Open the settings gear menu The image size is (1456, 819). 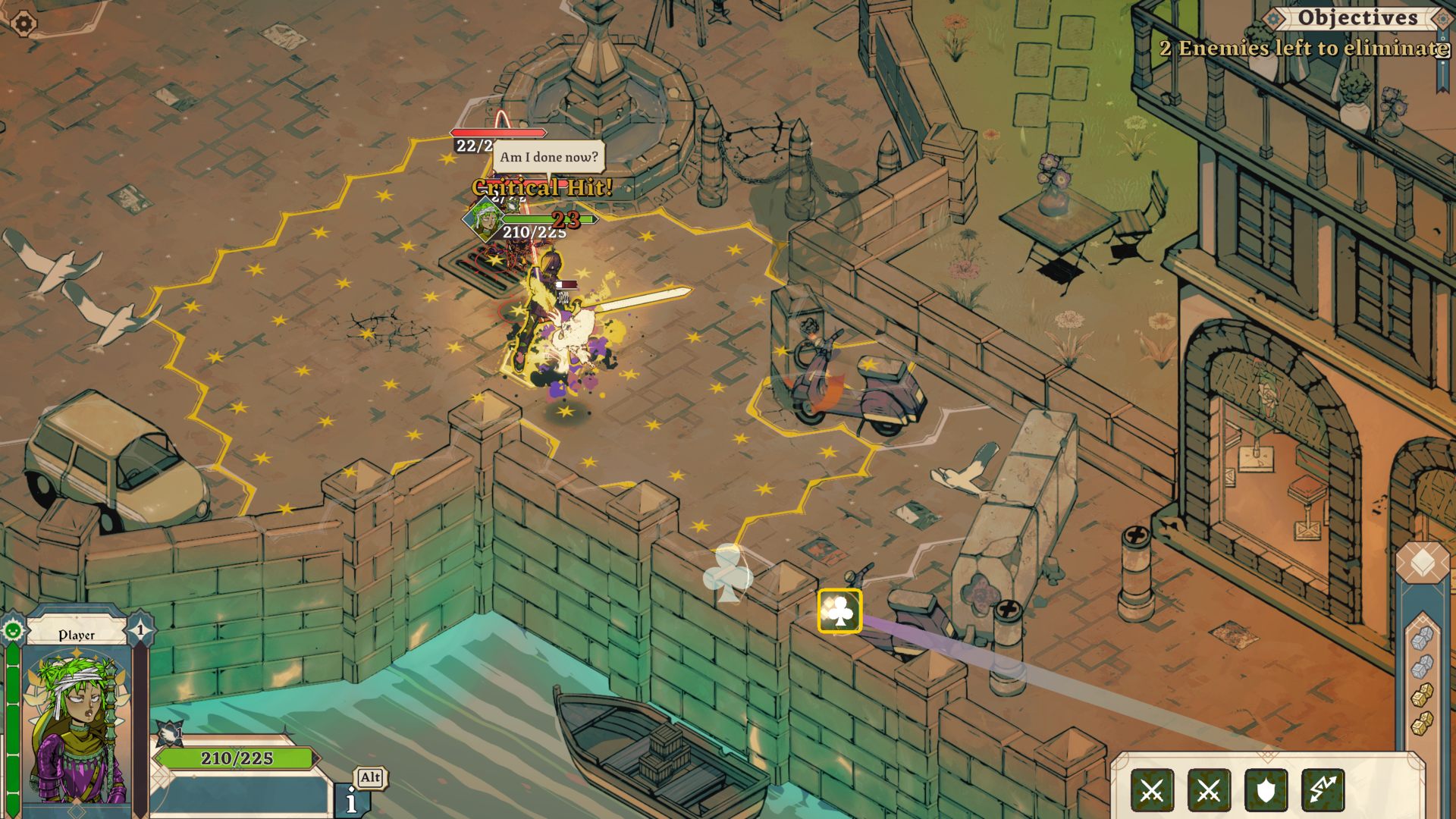click(x=24, y=24)
